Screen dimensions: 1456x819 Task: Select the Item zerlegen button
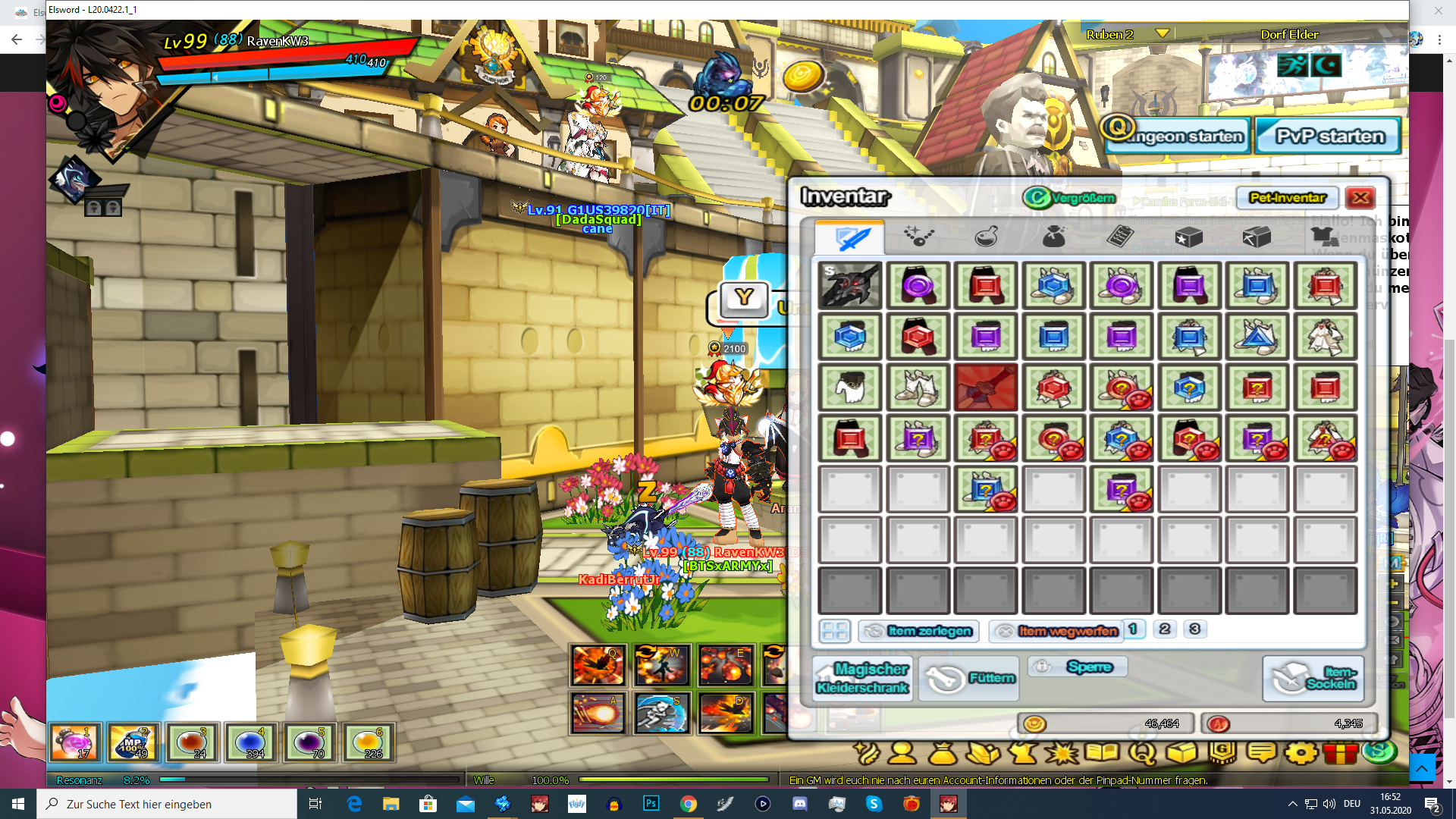click(x=919, y=631)
